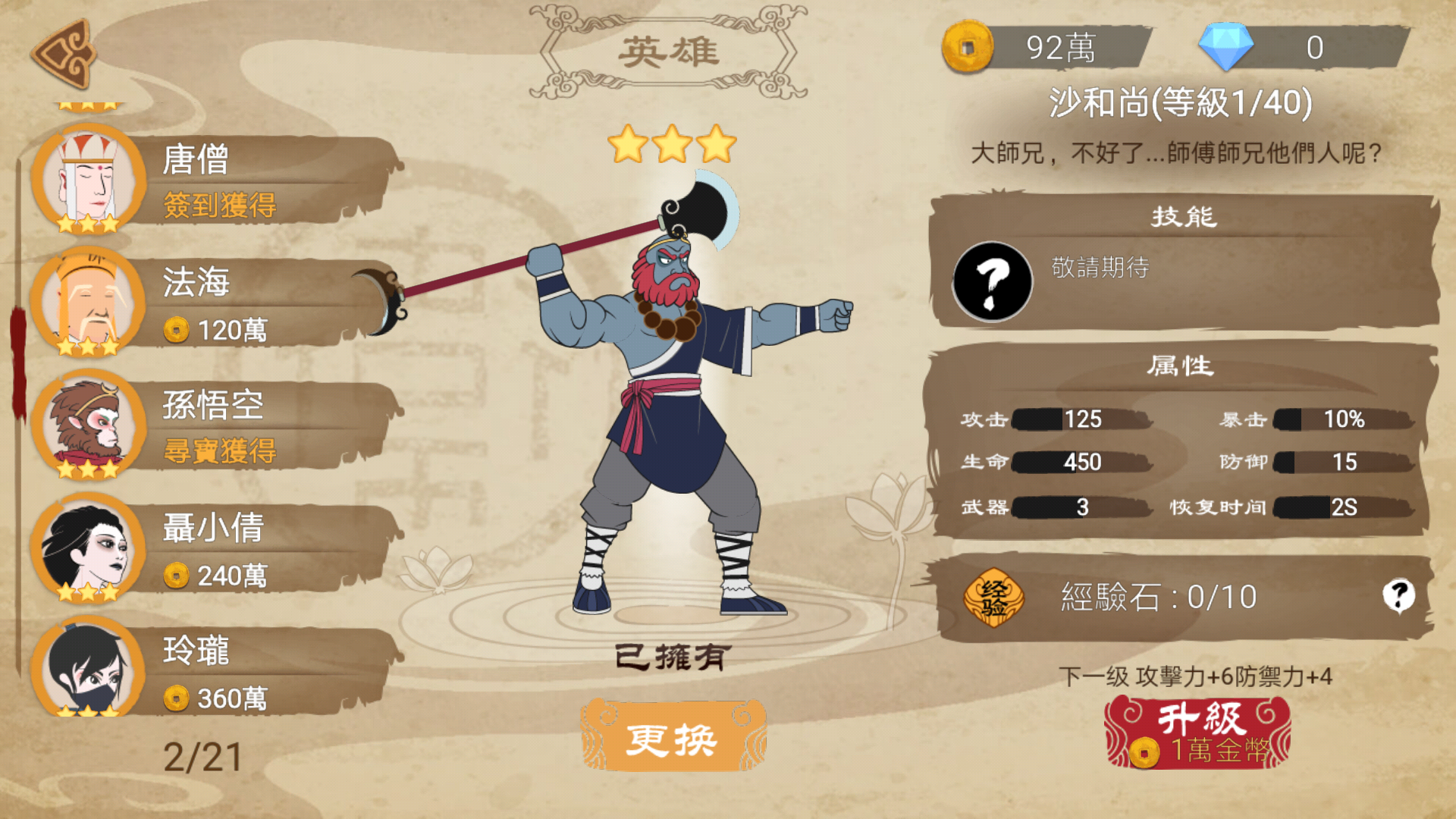Go back with the arrow button
Image resolution: width=1456 pixels, height=819 pixels.
(x=64, y=55)
